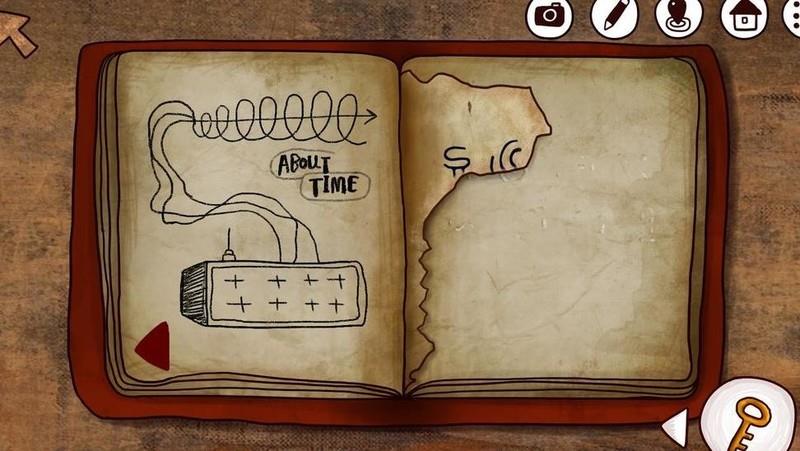Go to the home screen
Screen dimensions: 800x451
(x=744, y=17)
